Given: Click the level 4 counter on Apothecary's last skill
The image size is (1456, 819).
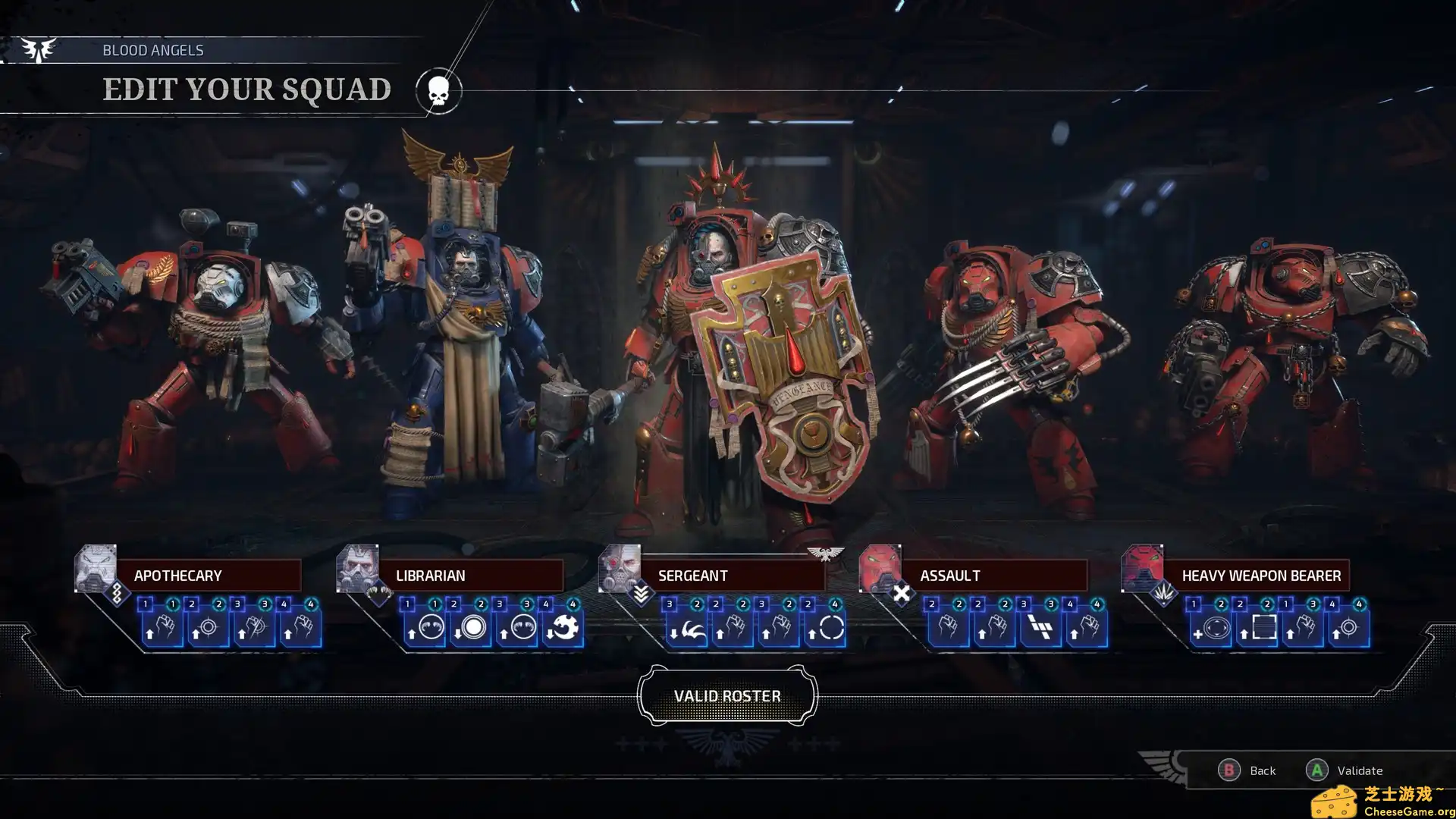Looking at the screenshot, I should [311, 604].
